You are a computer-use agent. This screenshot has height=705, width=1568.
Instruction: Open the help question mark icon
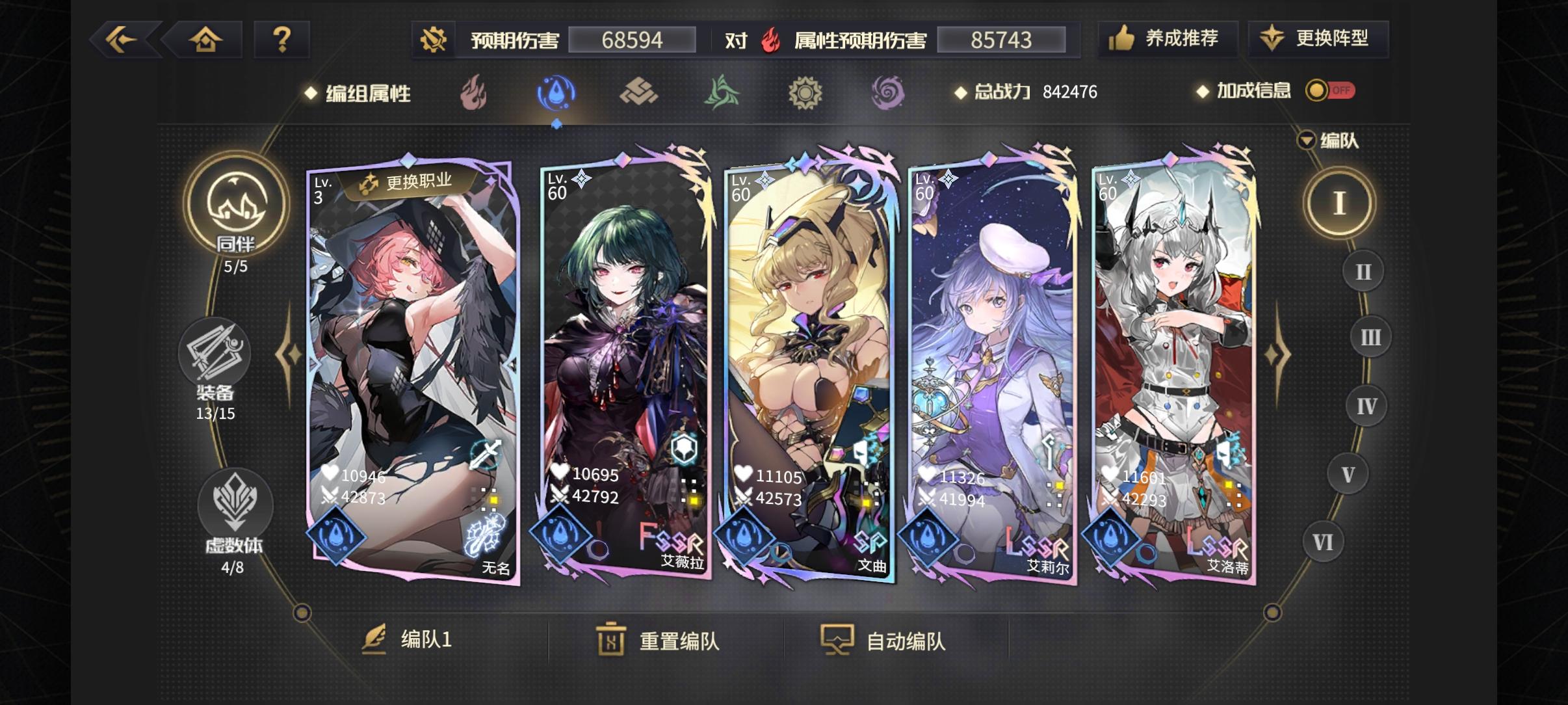click(282, 38)
